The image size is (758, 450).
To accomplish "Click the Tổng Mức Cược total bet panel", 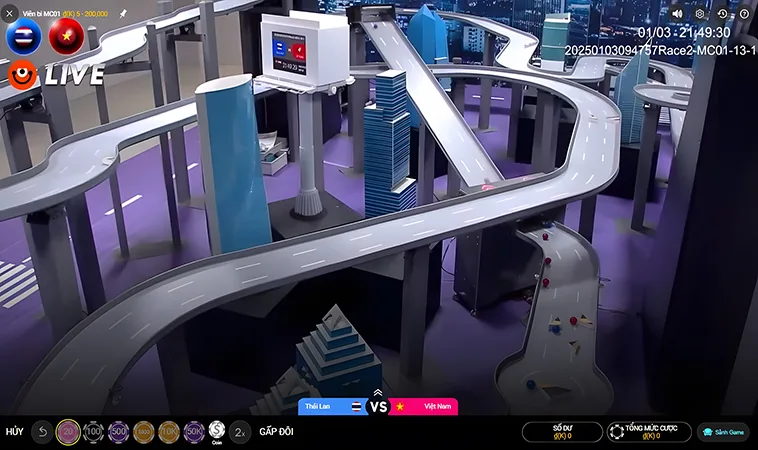I will (649, 432).
